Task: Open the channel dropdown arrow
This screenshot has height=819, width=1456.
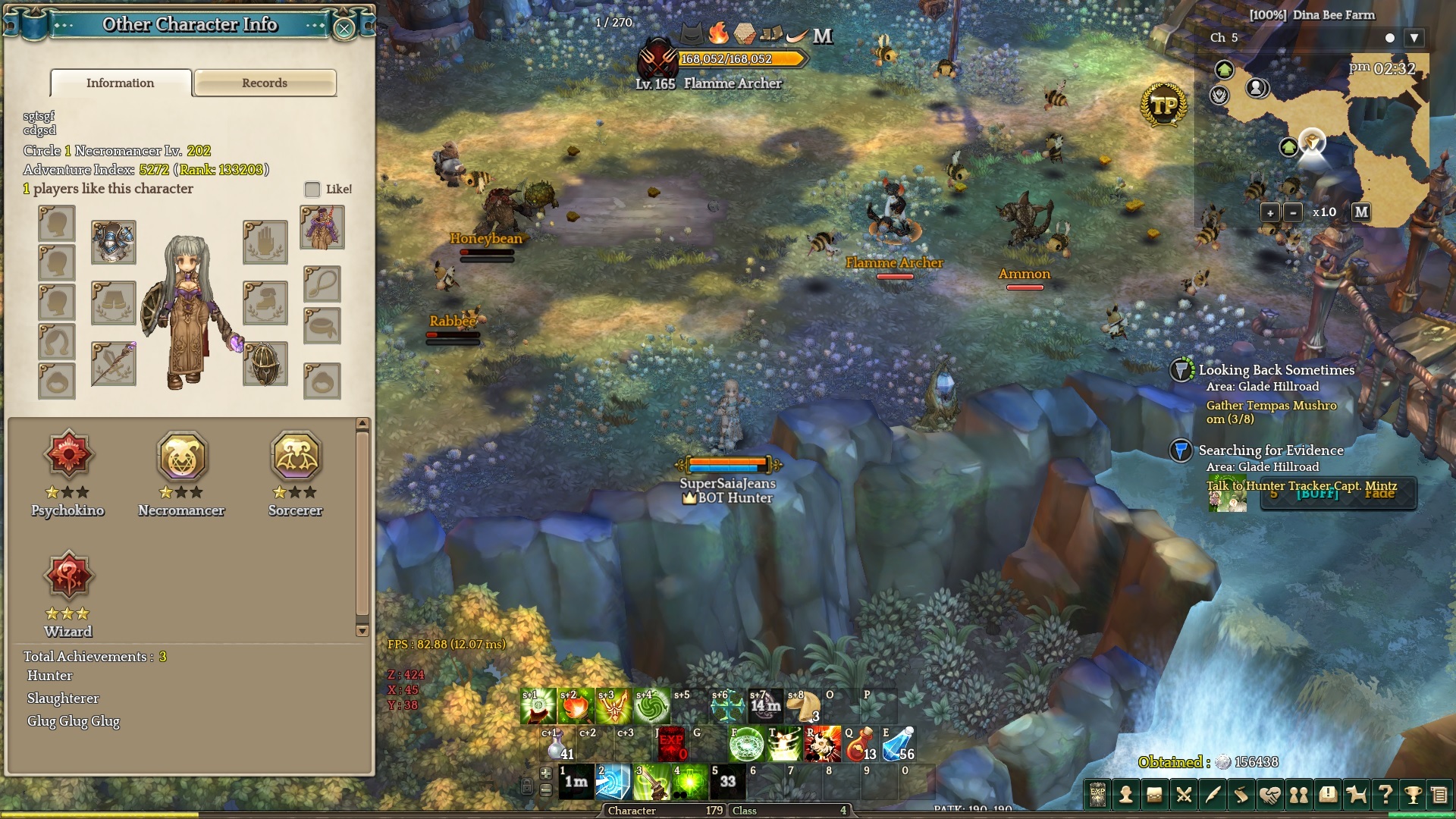Action: click(x=1414, y=38)
